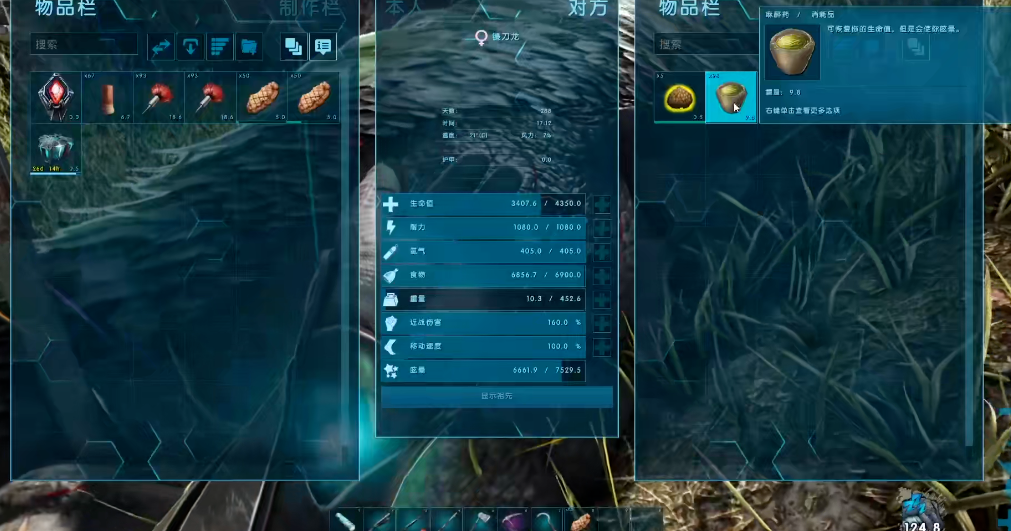
Task: Choose the yellow-outlined brown item in the right panel
Action: click(x=680, y=97)
